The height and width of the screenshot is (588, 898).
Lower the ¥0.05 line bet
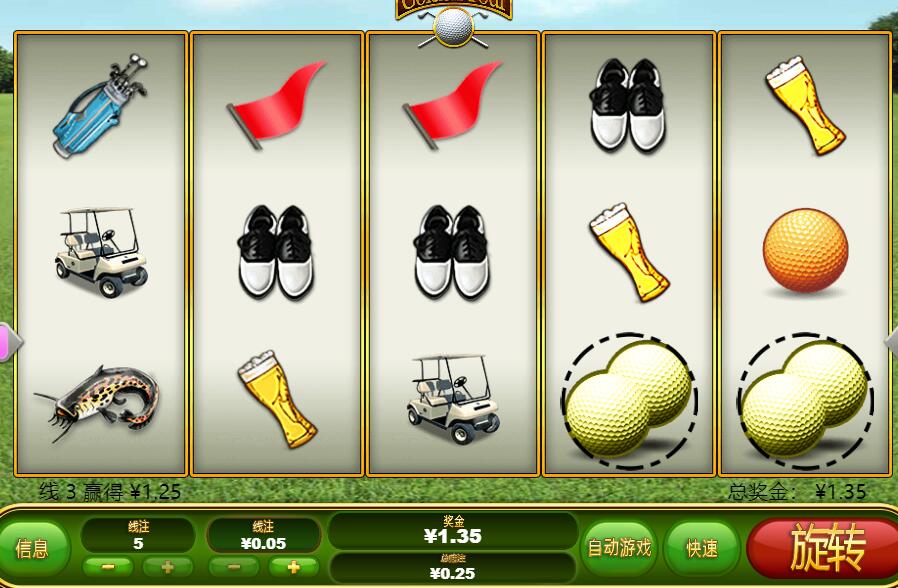(x=237, y=567)
